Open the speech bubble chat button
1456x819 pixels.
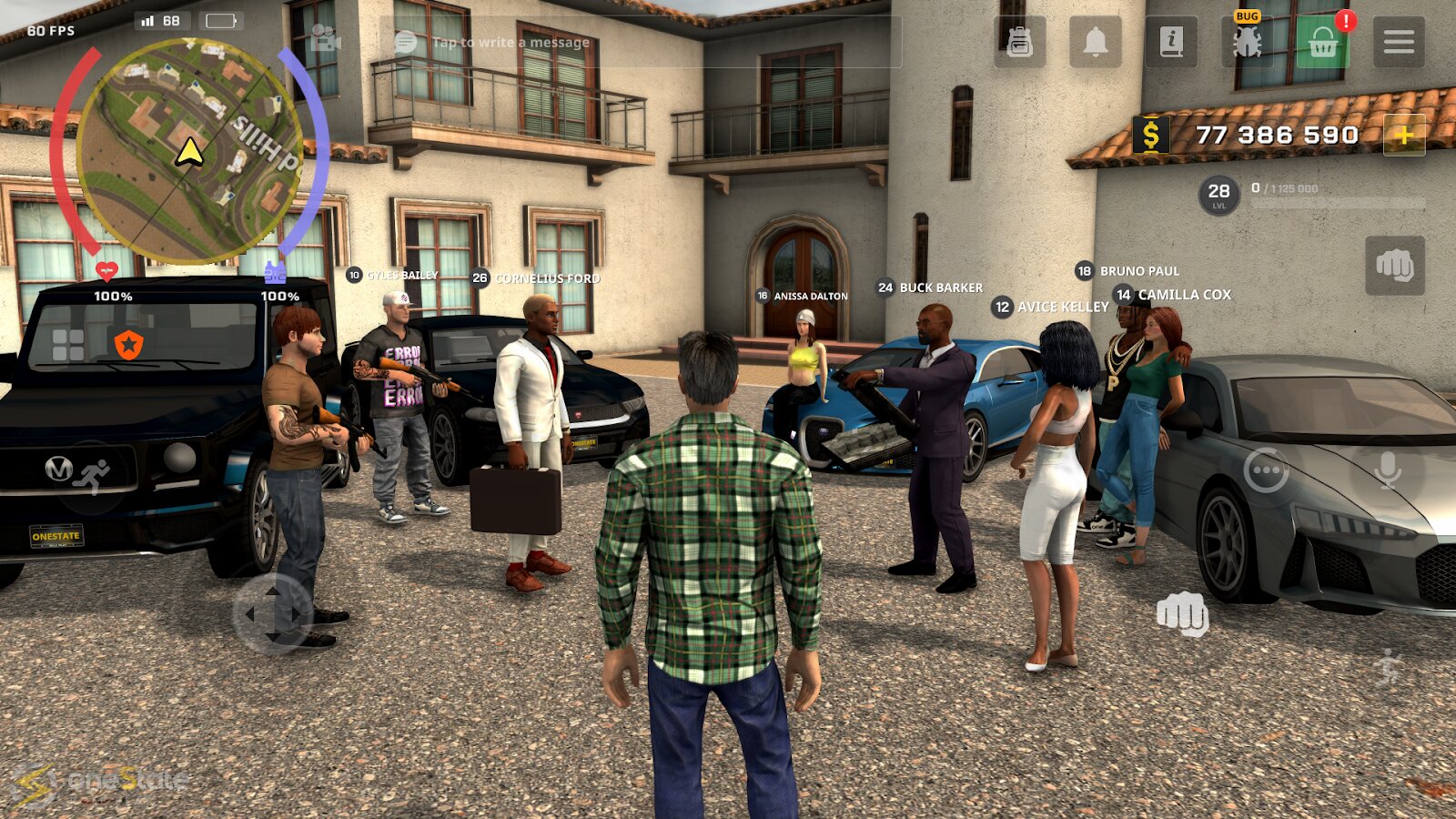click(x=1266, y=470)
